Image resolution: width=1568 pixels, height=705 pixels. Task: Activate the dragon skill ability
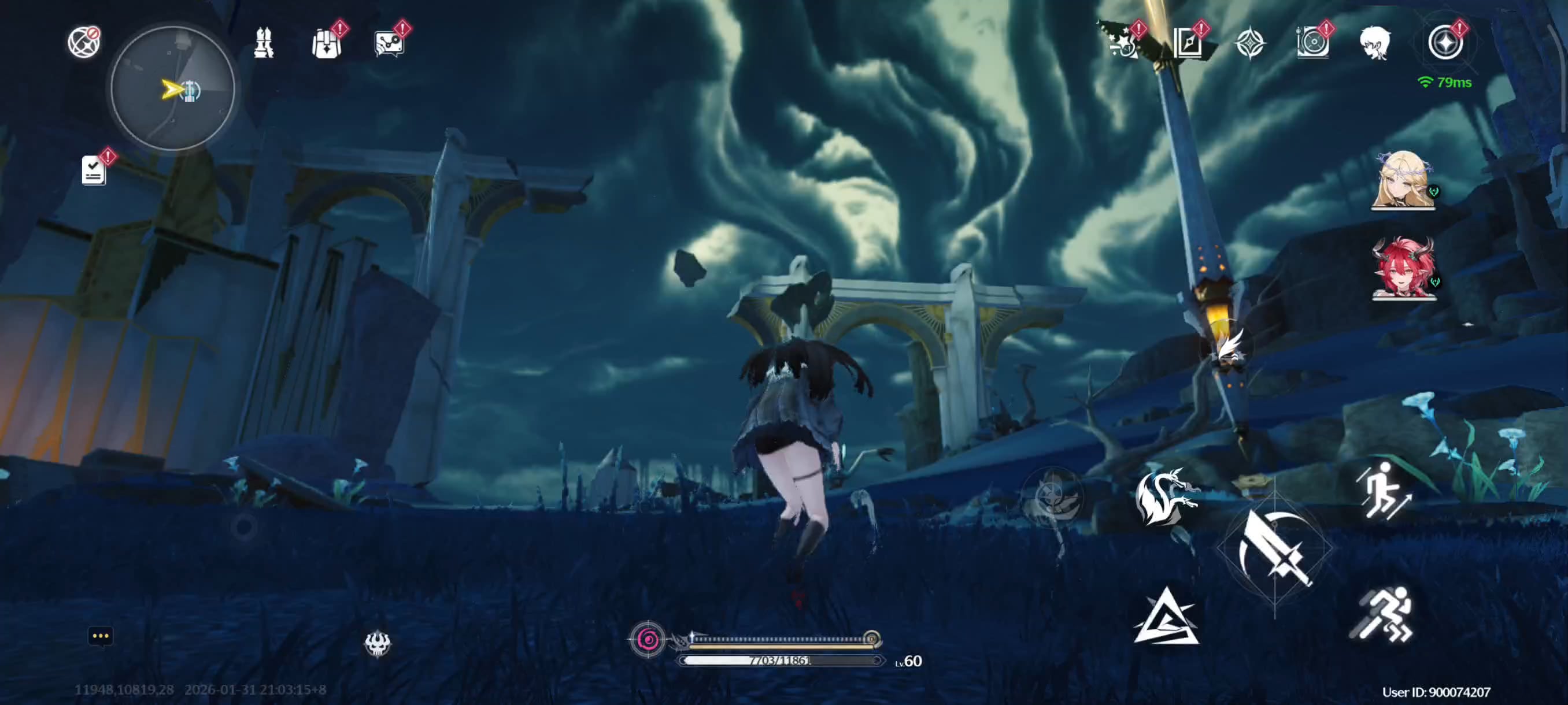coord(1164,496)
